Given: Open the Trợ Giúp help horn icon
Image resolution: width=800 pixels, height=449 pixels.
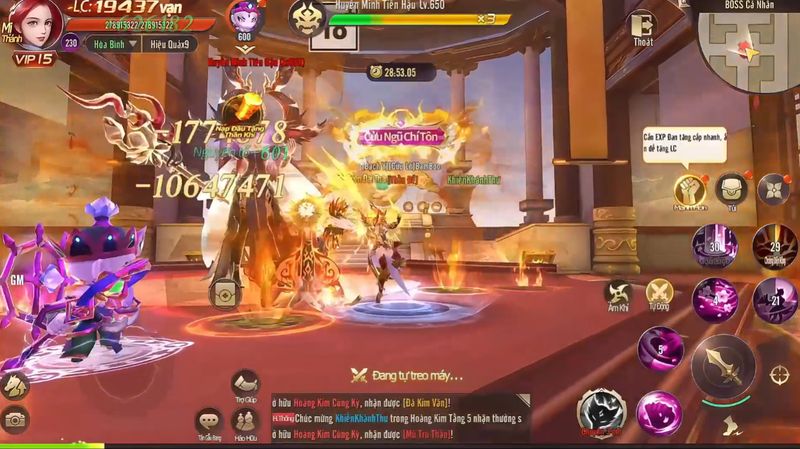Looking at the screenshot, I should [245, 384].
